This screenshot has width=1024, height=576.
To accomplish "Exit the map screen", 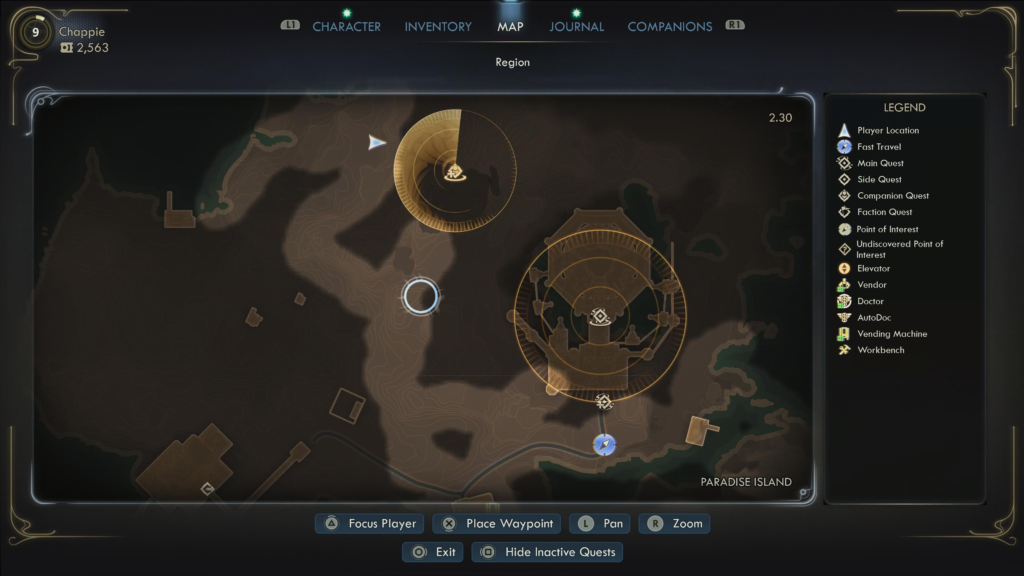I will pyautogui.click(x=432, y=552).
